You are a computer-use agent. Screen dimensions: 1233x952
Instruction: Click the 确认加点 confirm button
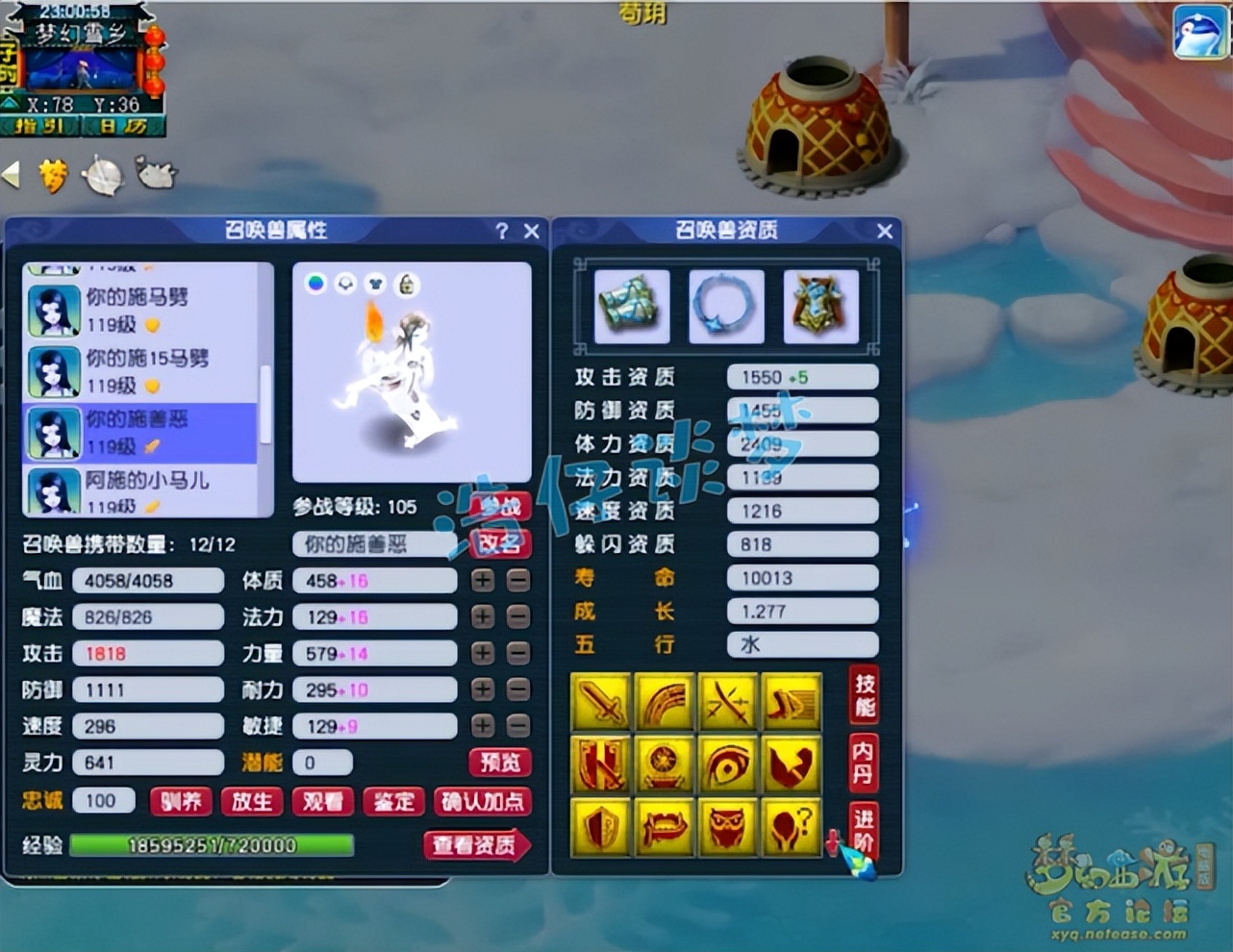tap(483, 801)
